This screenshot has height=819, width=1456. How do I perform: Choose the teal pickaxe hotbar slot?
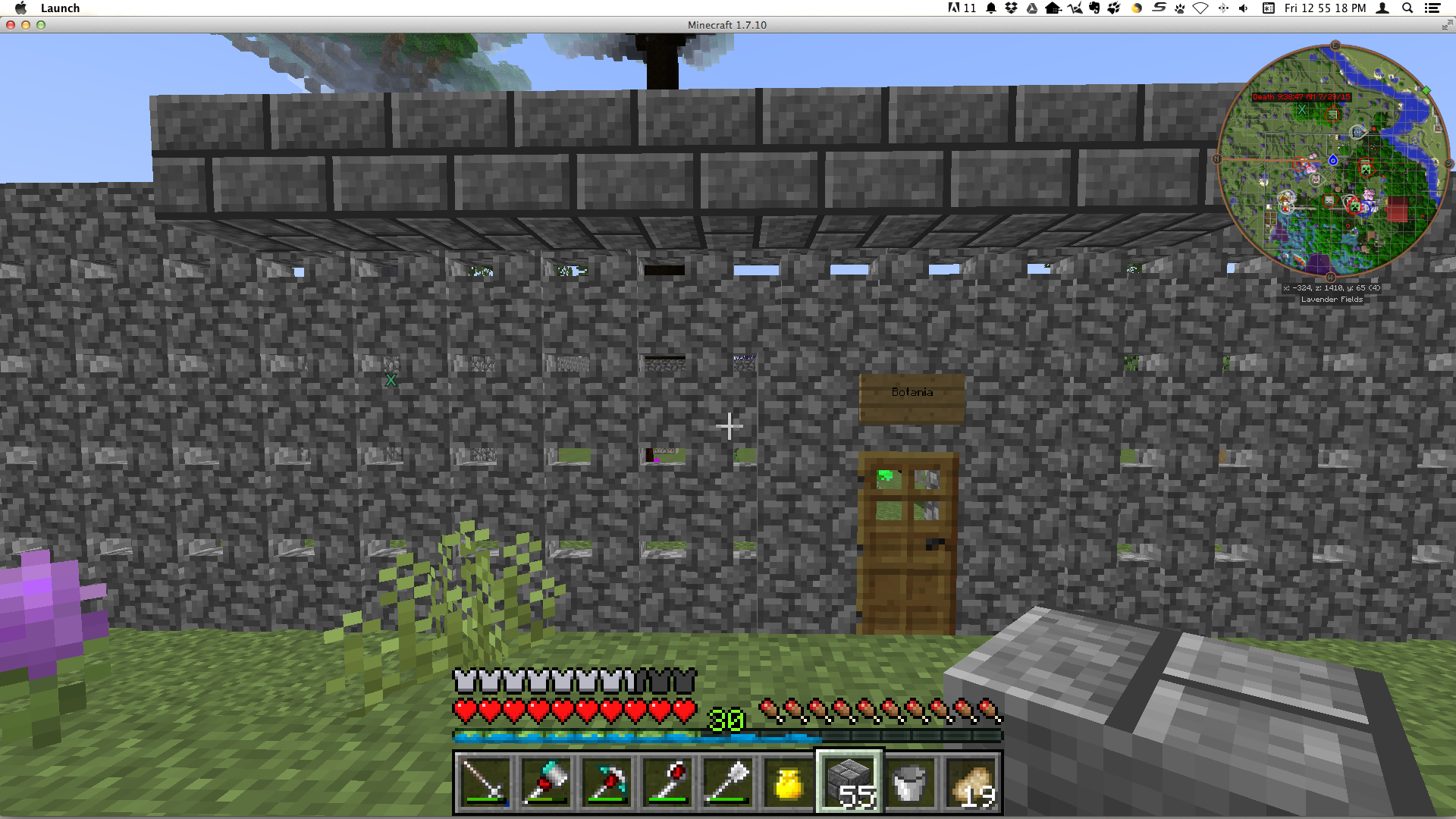[x=607, y=783]
